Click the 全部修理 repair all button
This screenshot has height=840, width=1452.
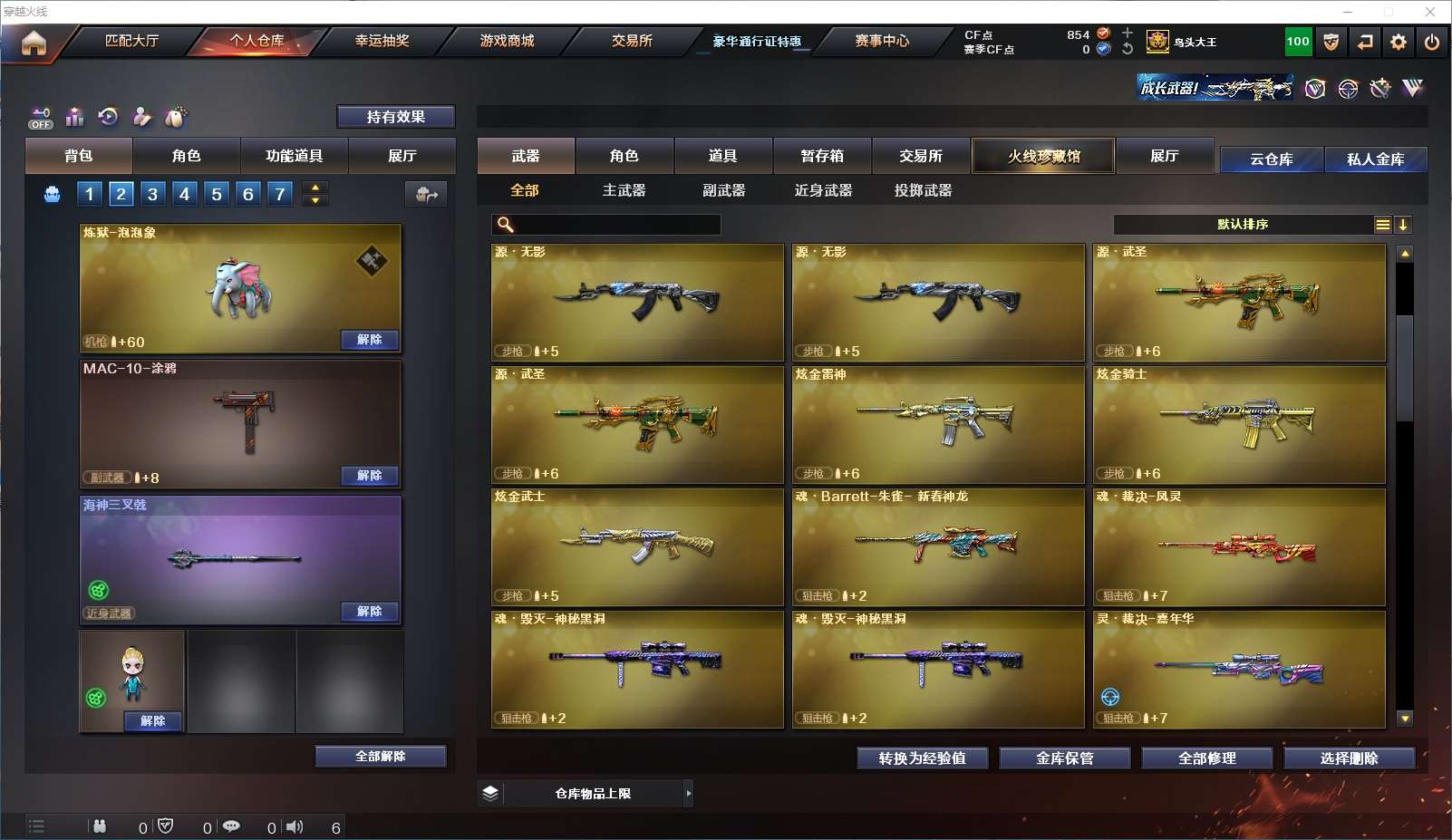point(1206,758)
